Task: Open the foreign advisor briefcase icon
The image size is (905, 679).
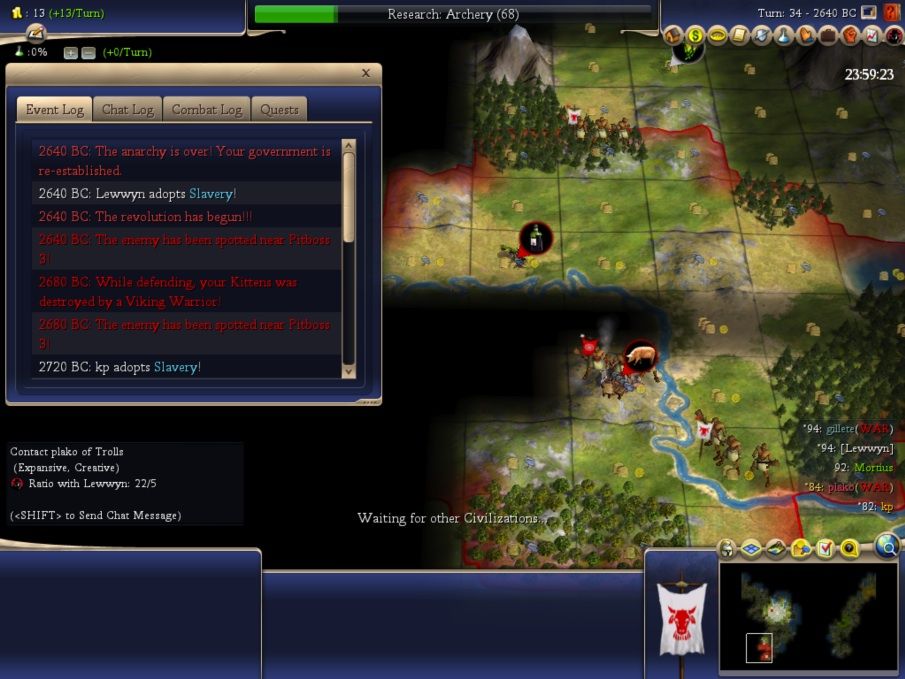Action: [828, 35]
